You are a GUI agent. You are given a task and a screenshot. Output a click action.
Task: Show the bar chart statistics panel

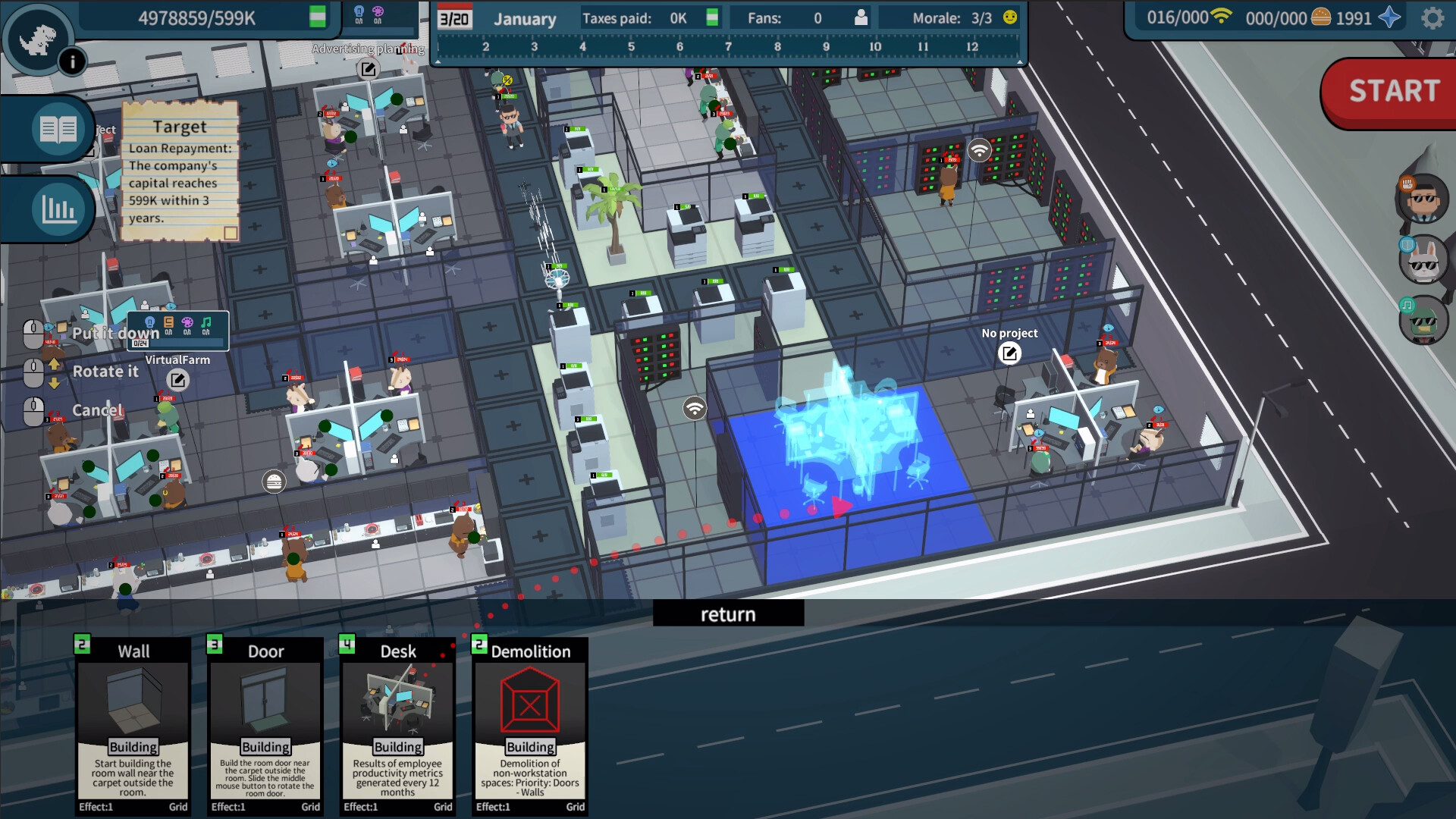(x=58, y=209)
